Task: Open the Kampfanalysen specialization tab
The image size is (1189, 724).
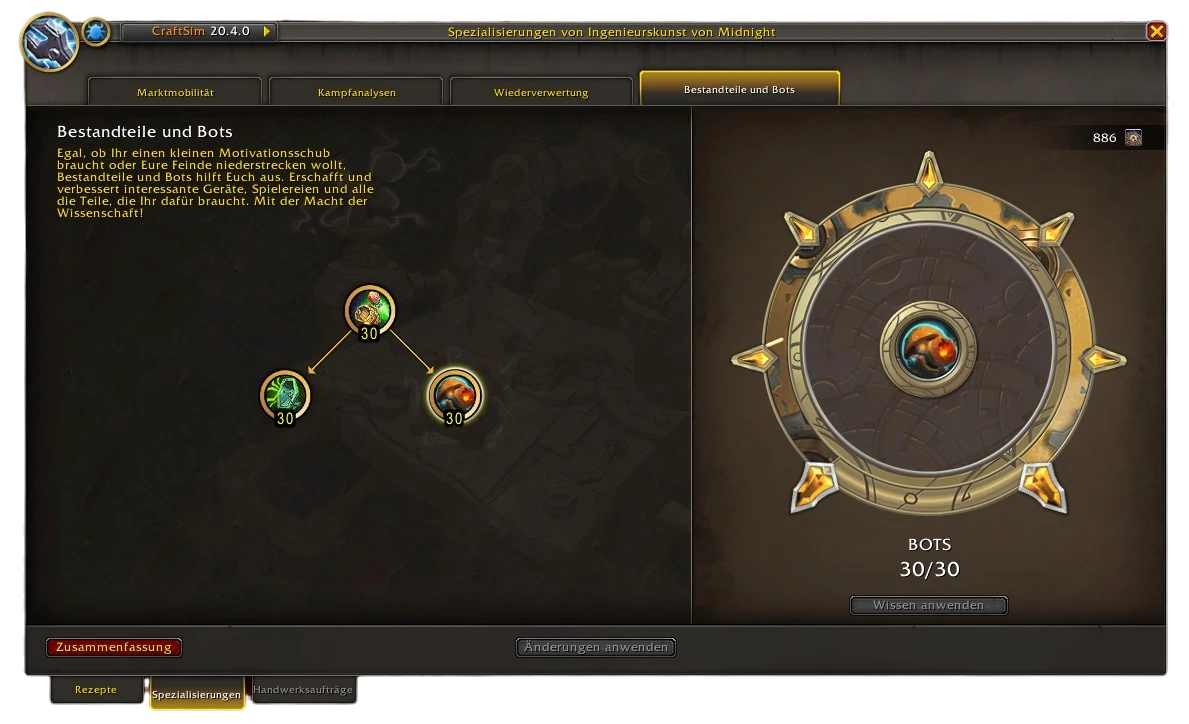Action: tap(356, 92)
